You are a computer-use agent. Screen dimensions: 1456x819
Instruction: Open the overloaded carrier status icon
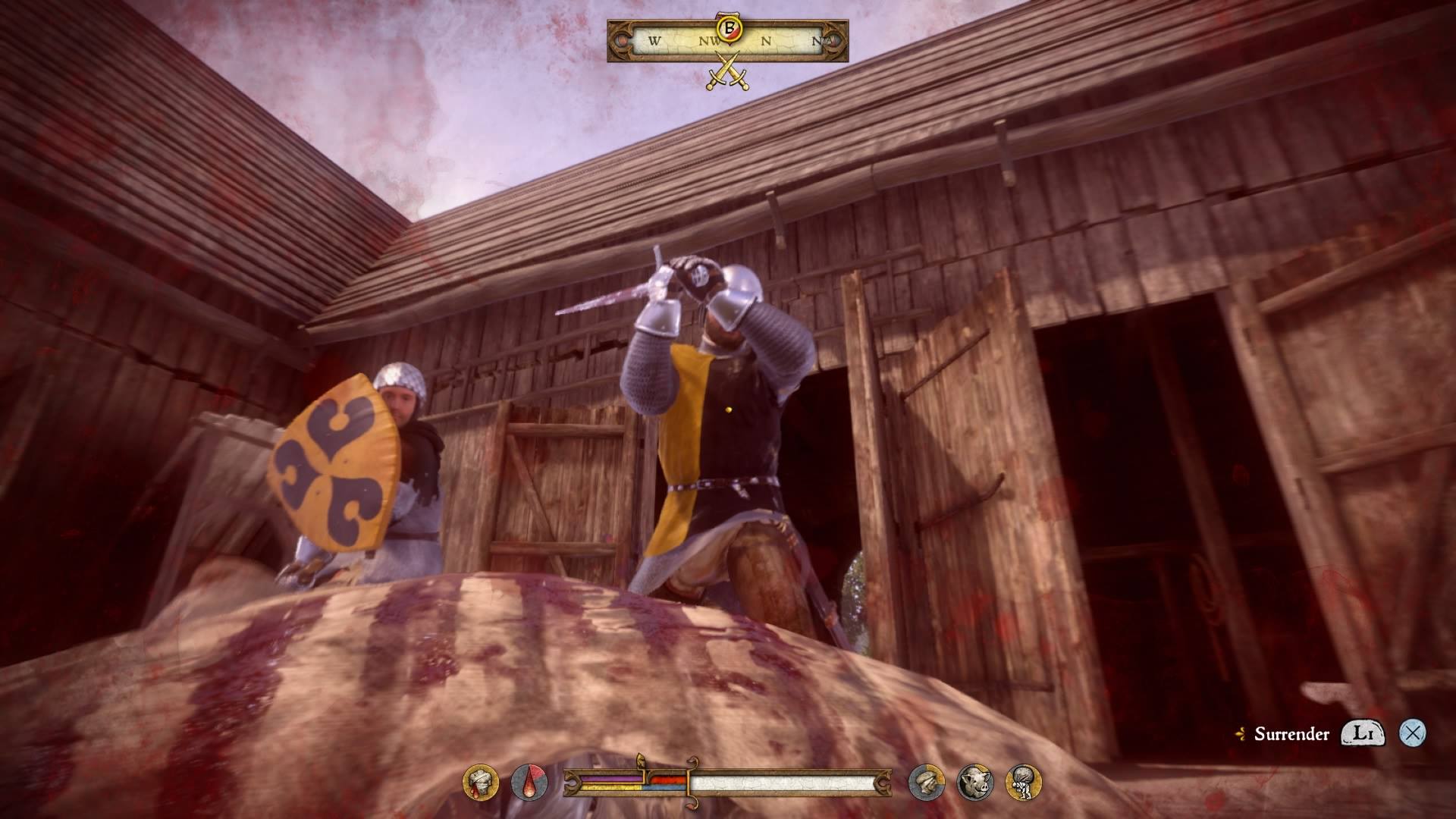(1023, 783)
